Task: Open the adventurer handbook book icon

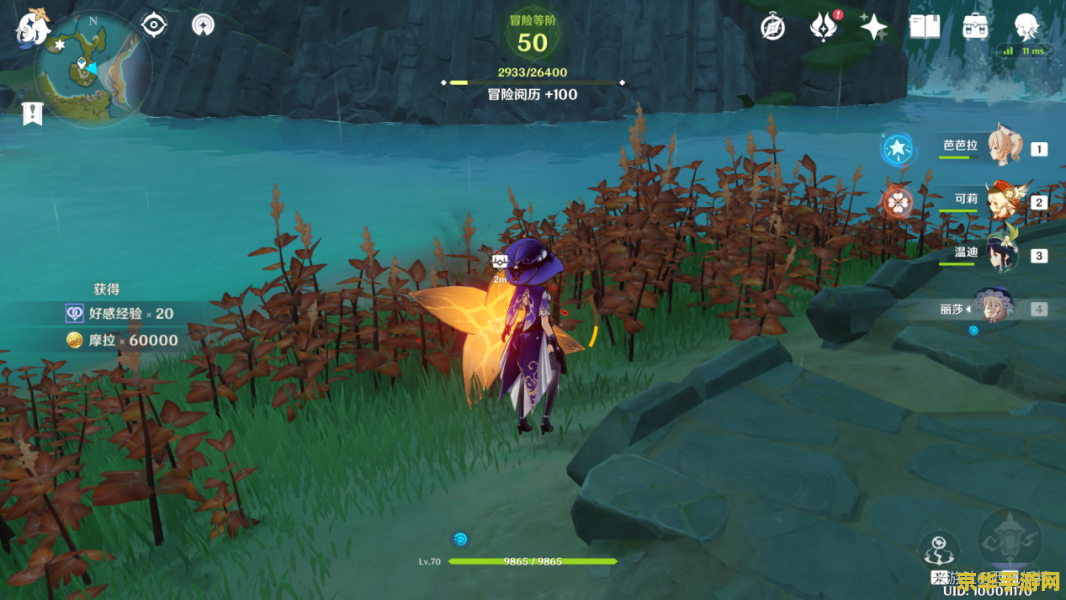Action: tap(924, 27)
